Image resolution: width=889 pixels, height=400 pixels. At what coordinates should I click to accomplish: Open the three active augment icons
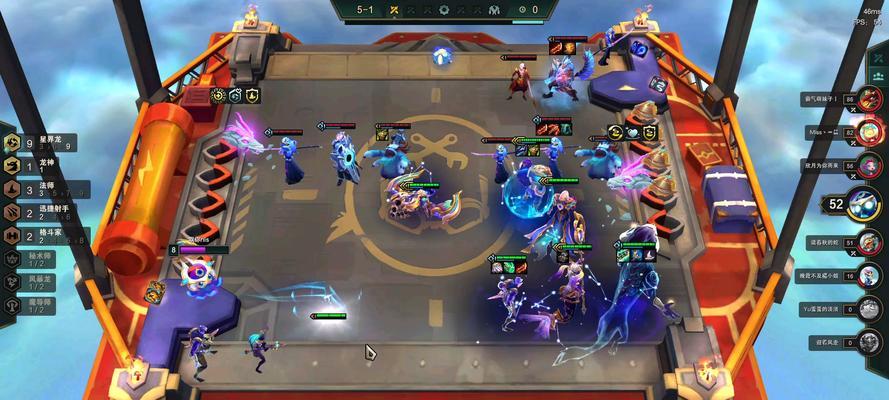tap(236, 96)
